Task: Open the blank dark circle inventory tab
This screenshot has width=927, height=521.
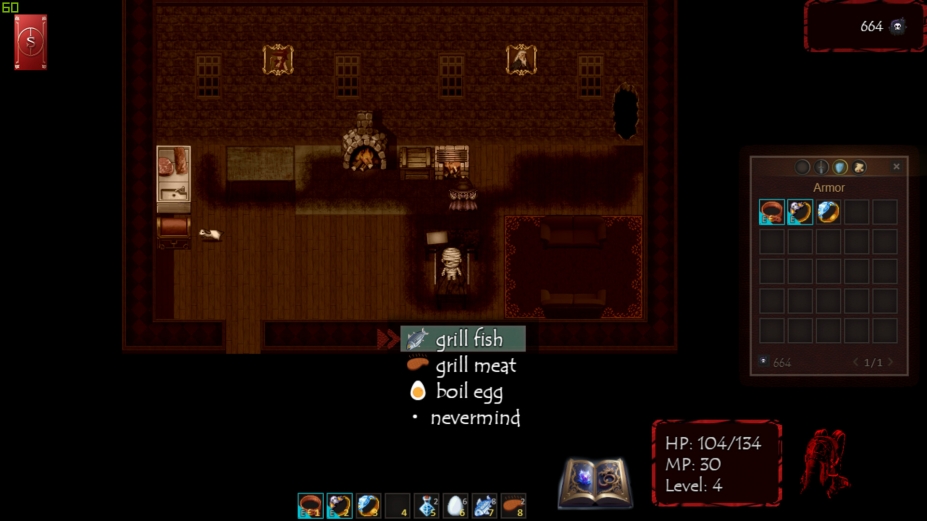Action: (x=803, y=168)
